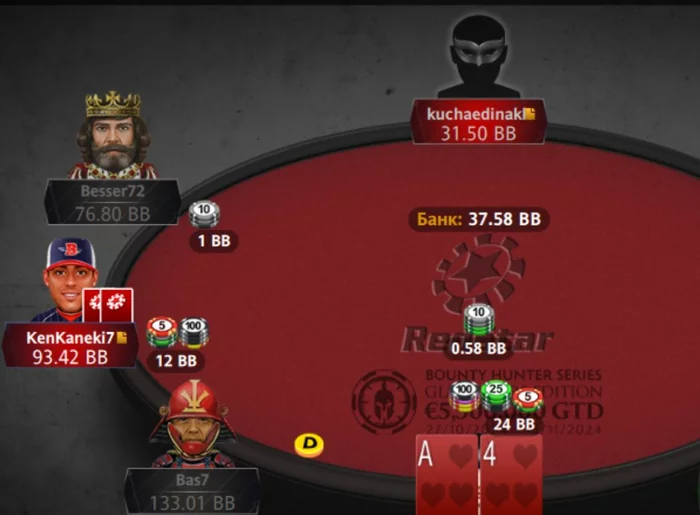
Task: Click the note icon beside KenKaneki7
Action: (x=122, y=338)
